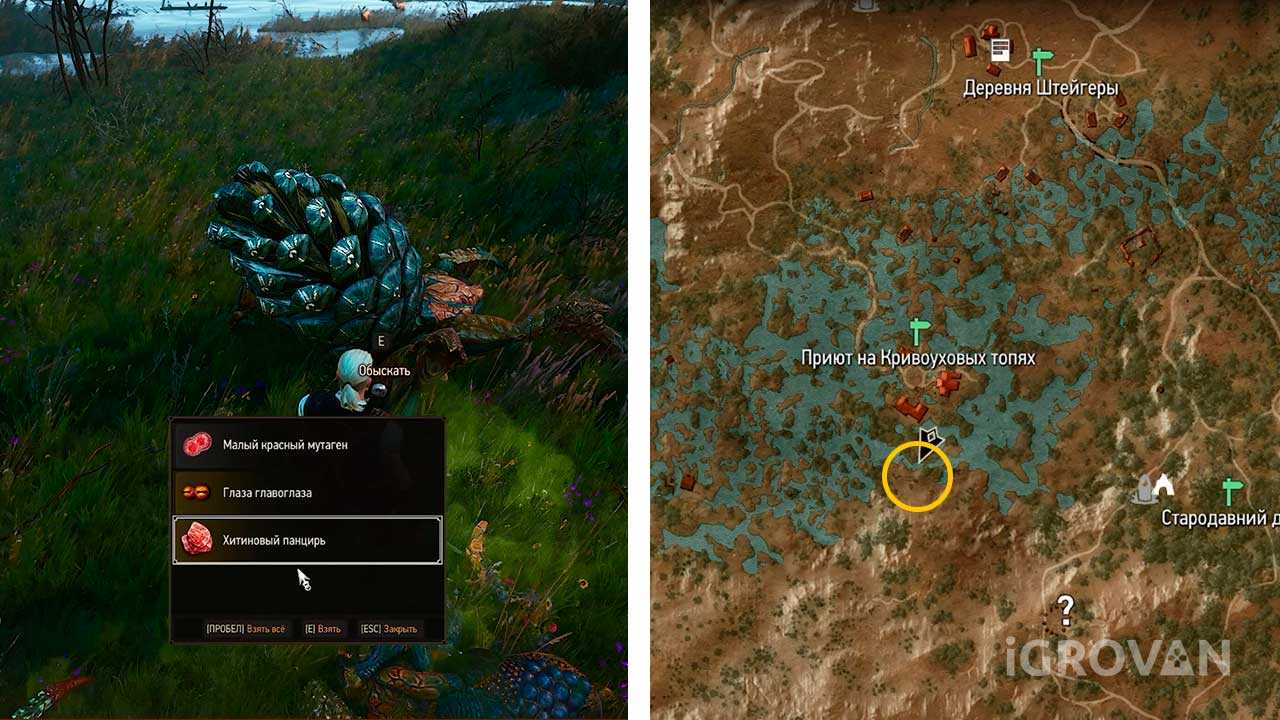Select the Малый красный мутаген loot row
The height and width of the screenshot is (720, 1280).
point(308,445)
